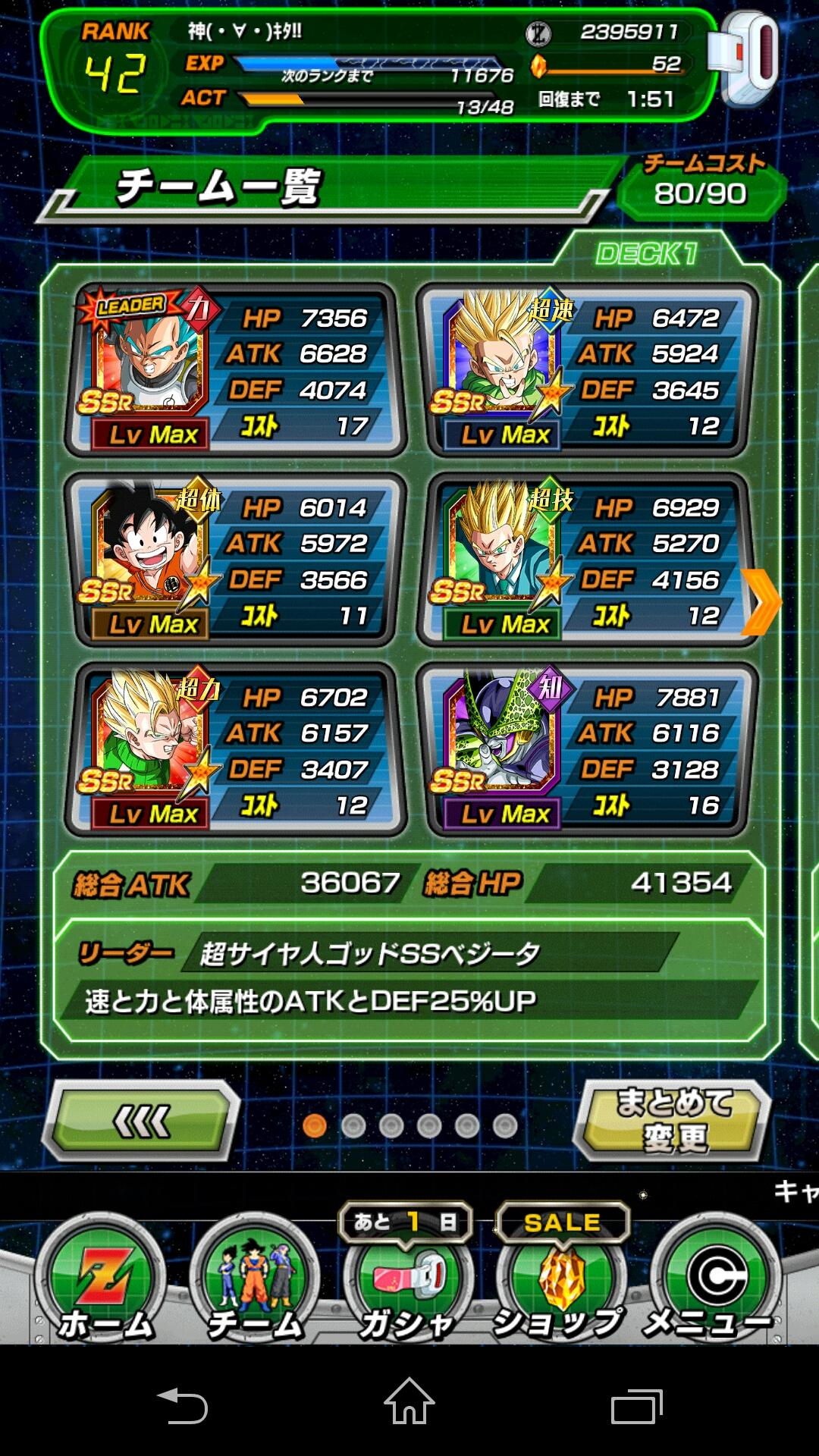This screenshot has width=819, height=1456.
Task: Show the next deck with orange arrow
Action: click(x=761, y=601)
